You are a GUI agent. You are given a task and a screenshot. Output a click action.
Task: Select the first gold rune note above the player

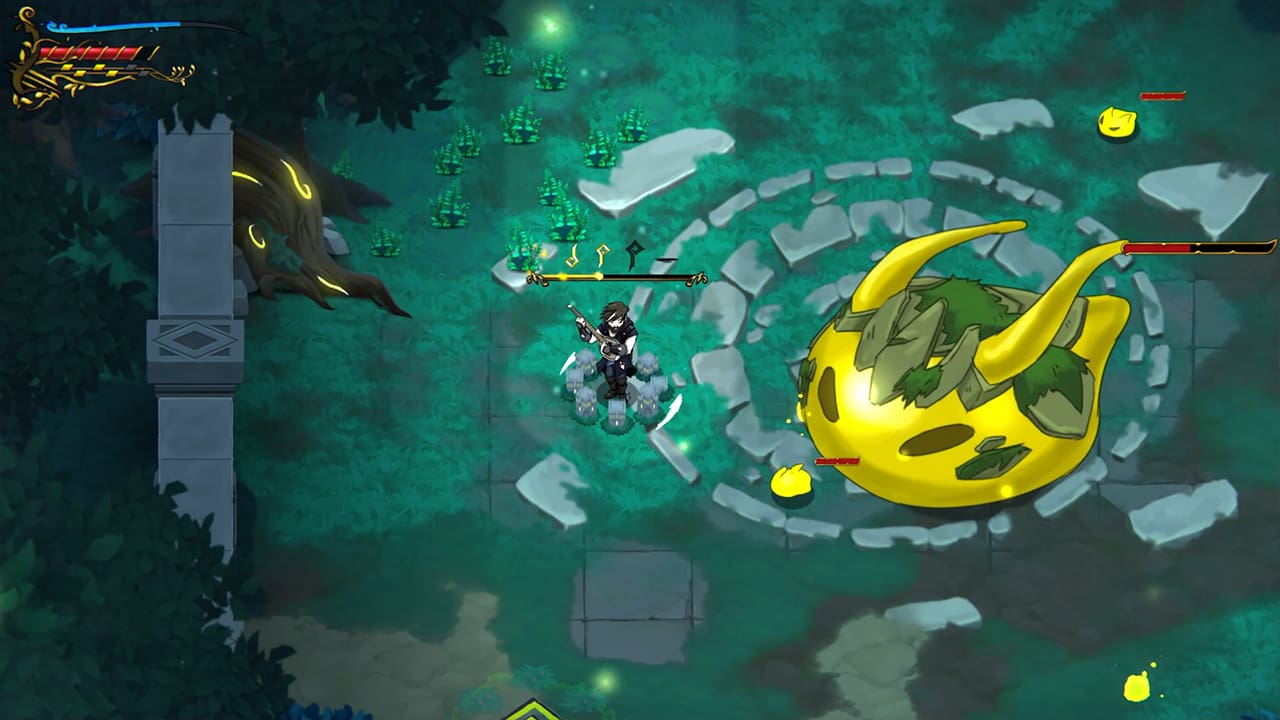[572, 255]
